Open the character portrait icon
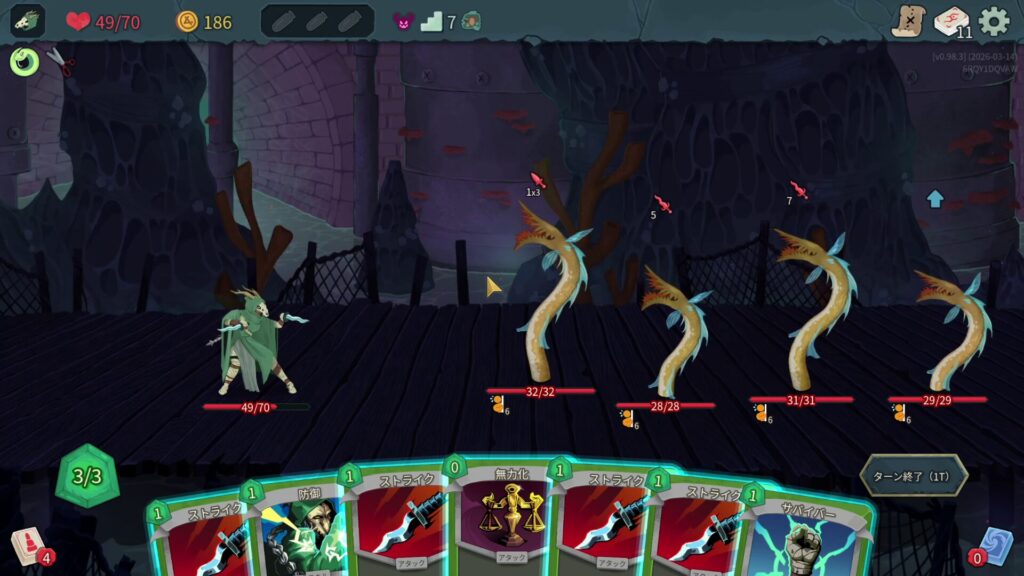 pyautogui.click(x=27, y=21)
